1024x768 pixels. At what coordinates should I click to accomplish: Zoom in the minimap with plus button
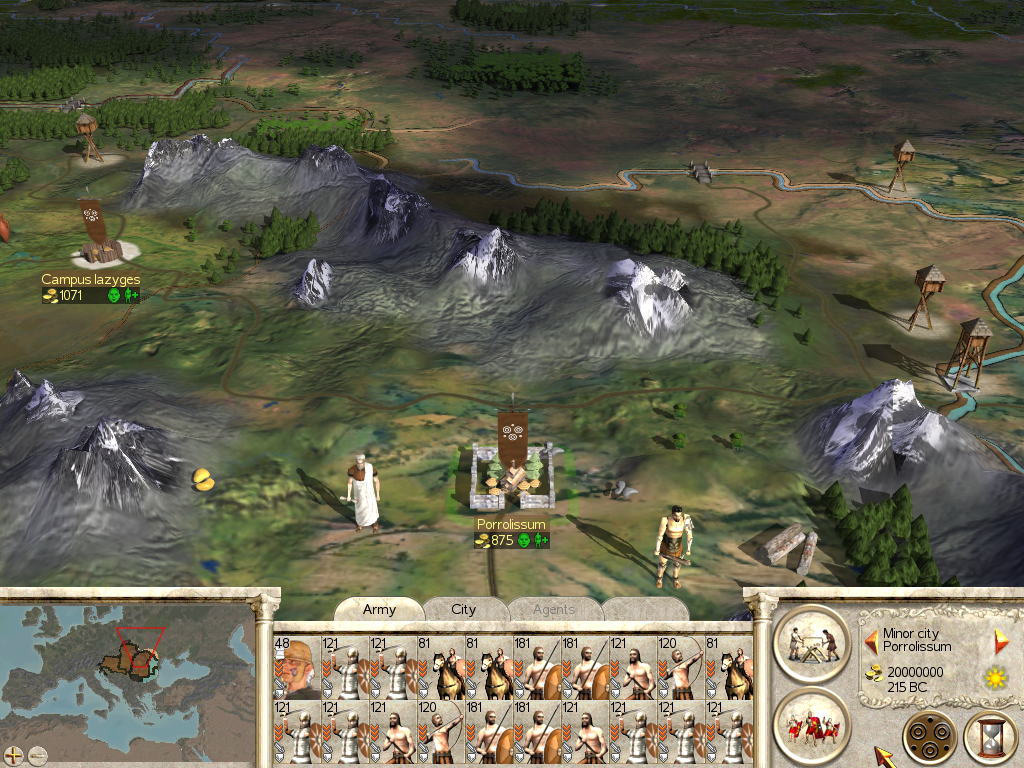pyautogui.click(x=14, y=755)
